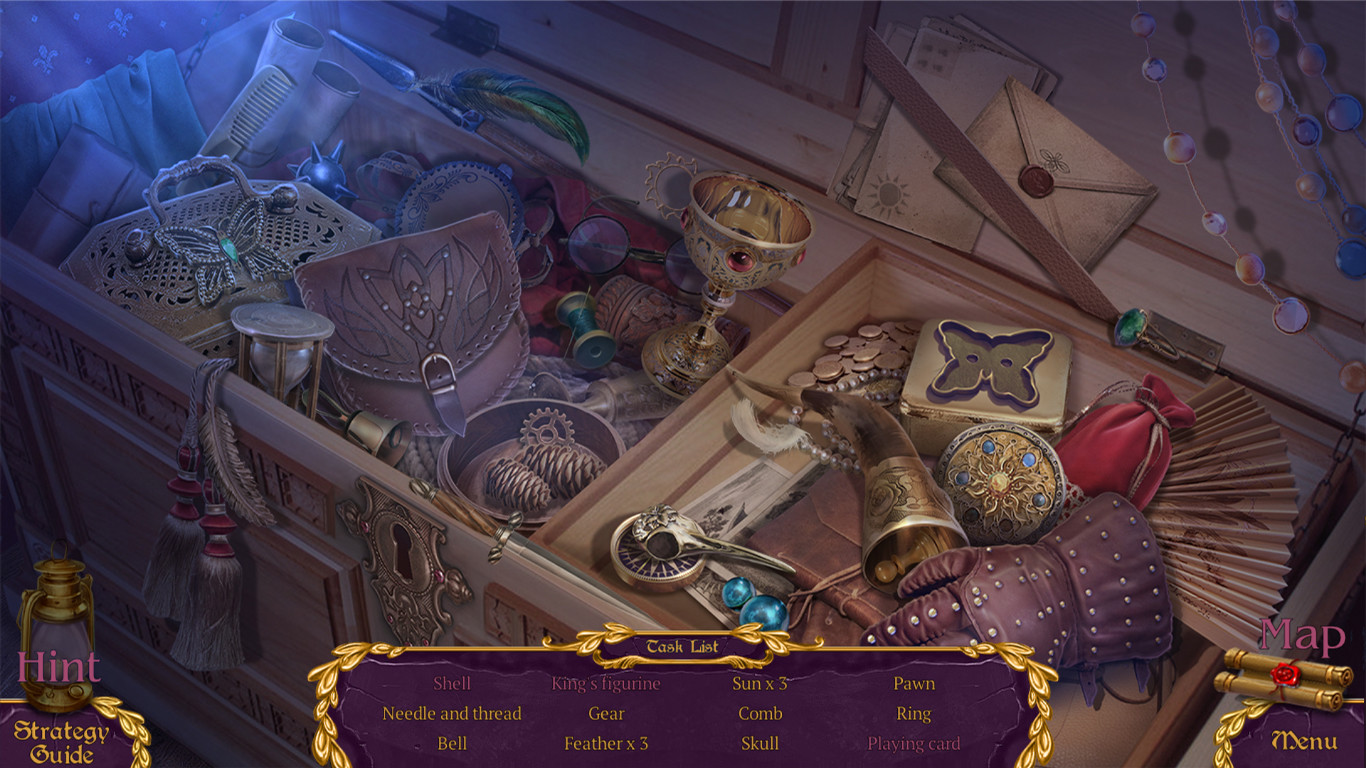This screenshot has width=1366, height=768.
Task: Click the Task List banner header
Action: point(683,646)
